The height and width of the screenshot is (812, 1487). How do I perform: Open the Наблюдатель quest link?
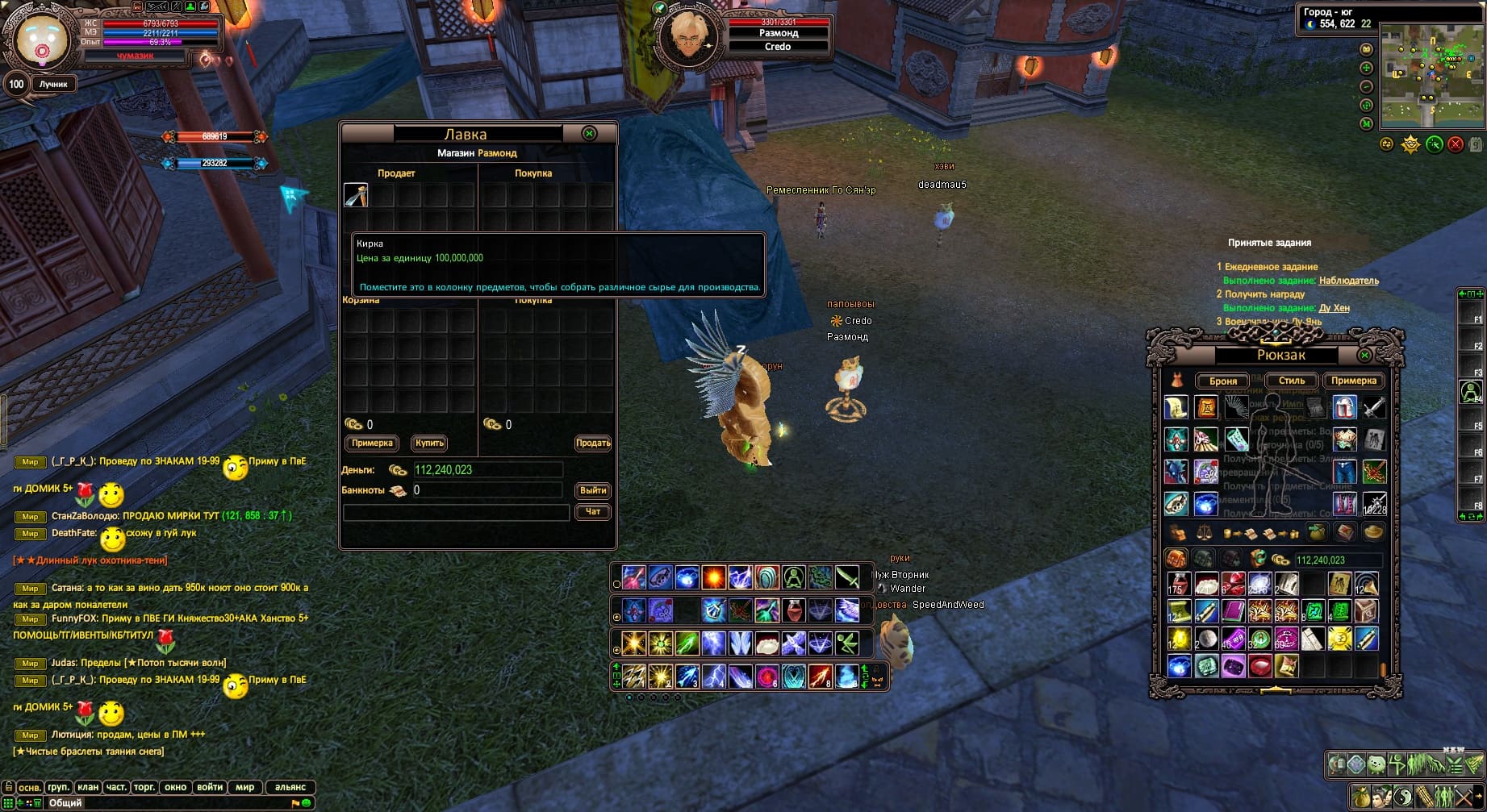[x=1348, y=281]
